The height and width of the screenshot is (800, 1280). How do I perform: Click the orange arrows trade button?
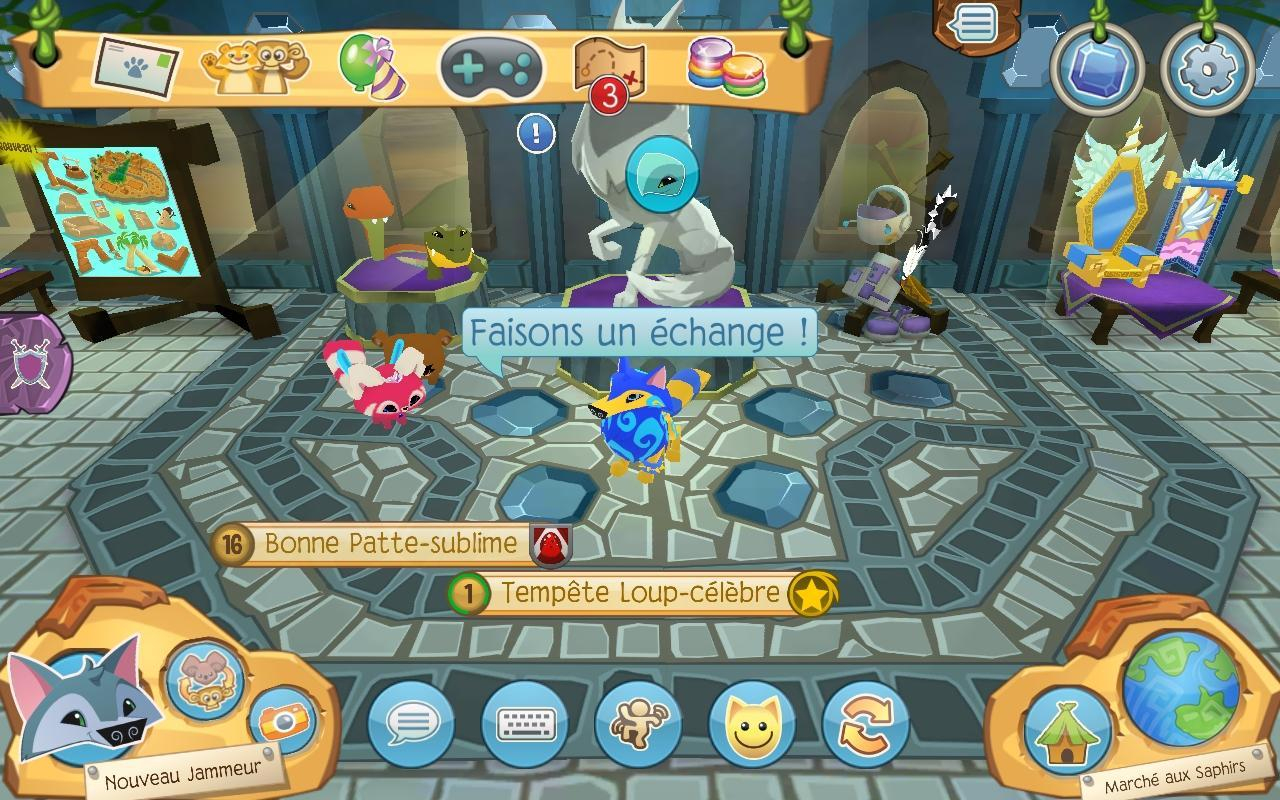(865, 722)
